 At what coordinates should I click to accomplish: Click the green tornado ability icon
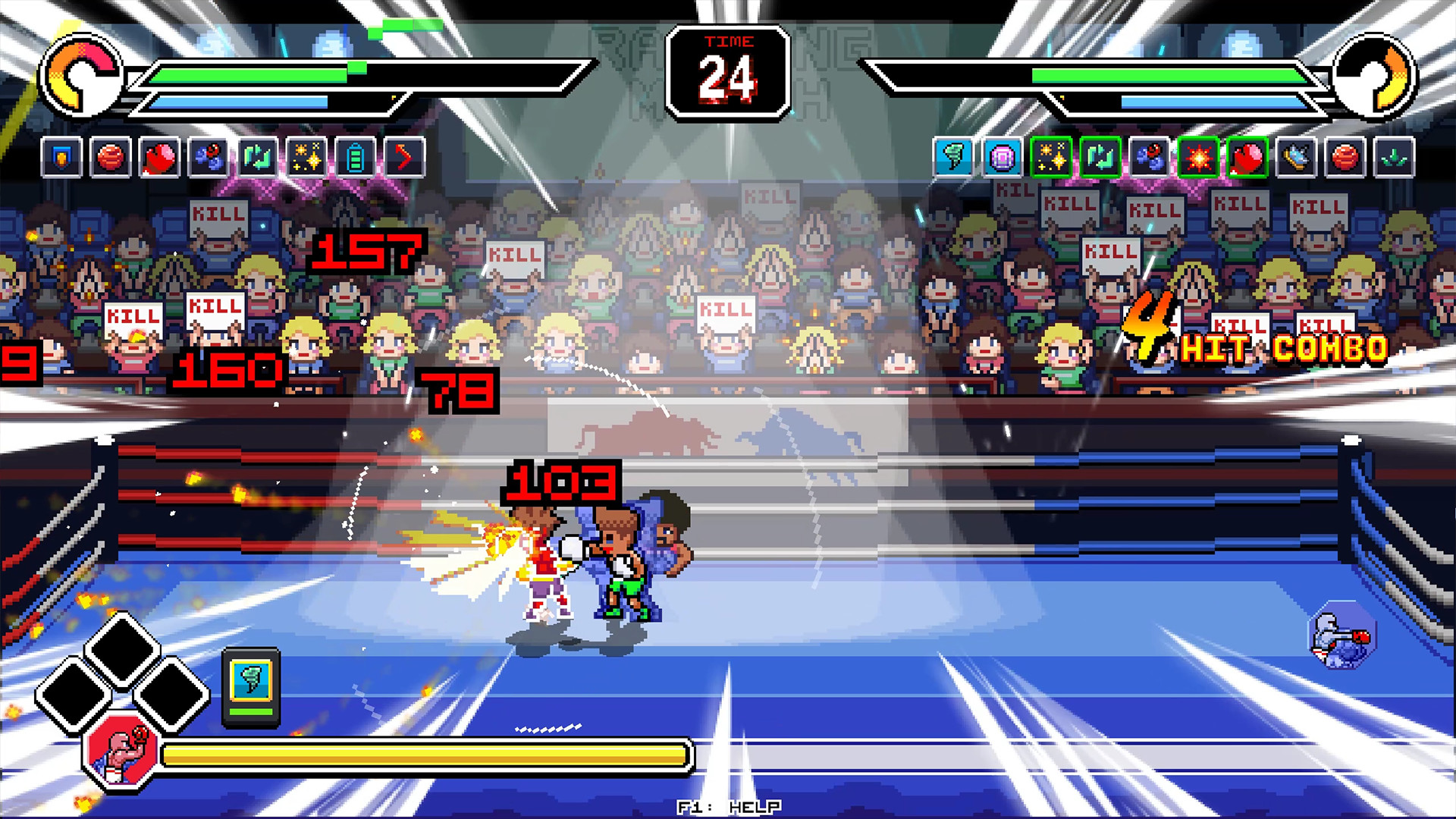coord(952,158)
